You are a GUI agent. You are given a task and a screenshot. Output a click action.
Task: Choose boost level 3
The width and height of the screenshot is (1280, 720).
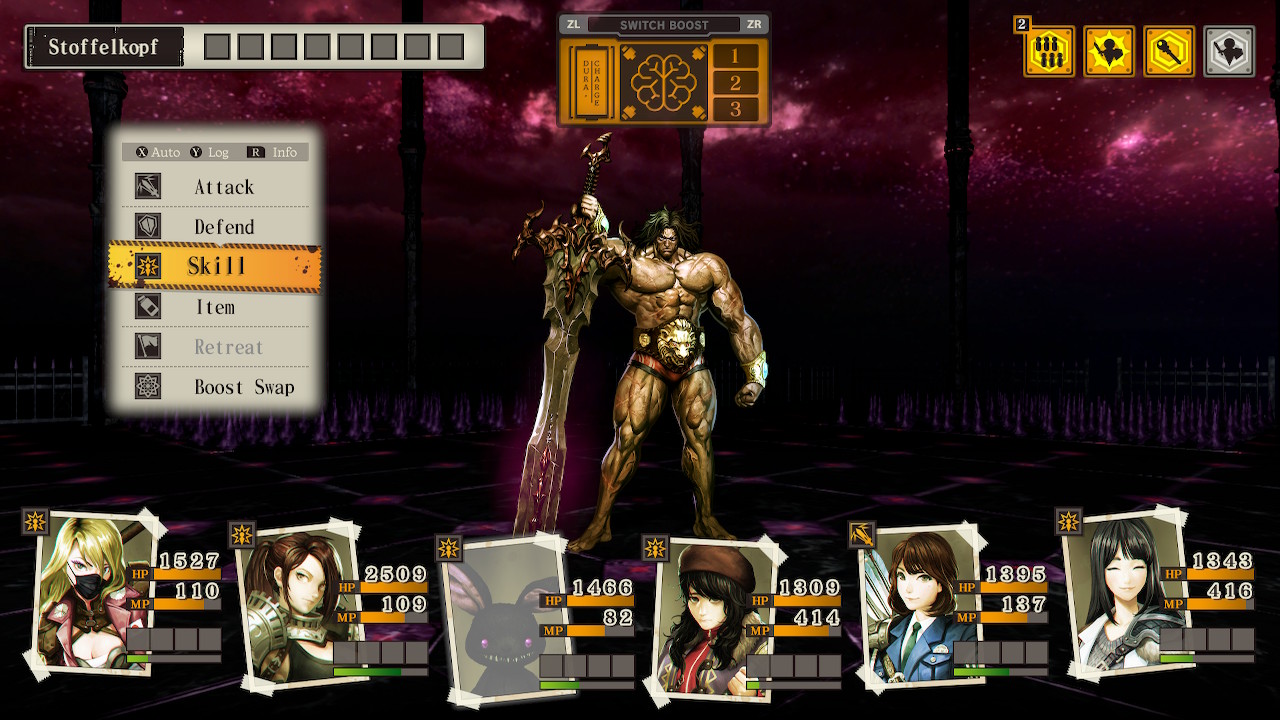click(x=736, y=109)
